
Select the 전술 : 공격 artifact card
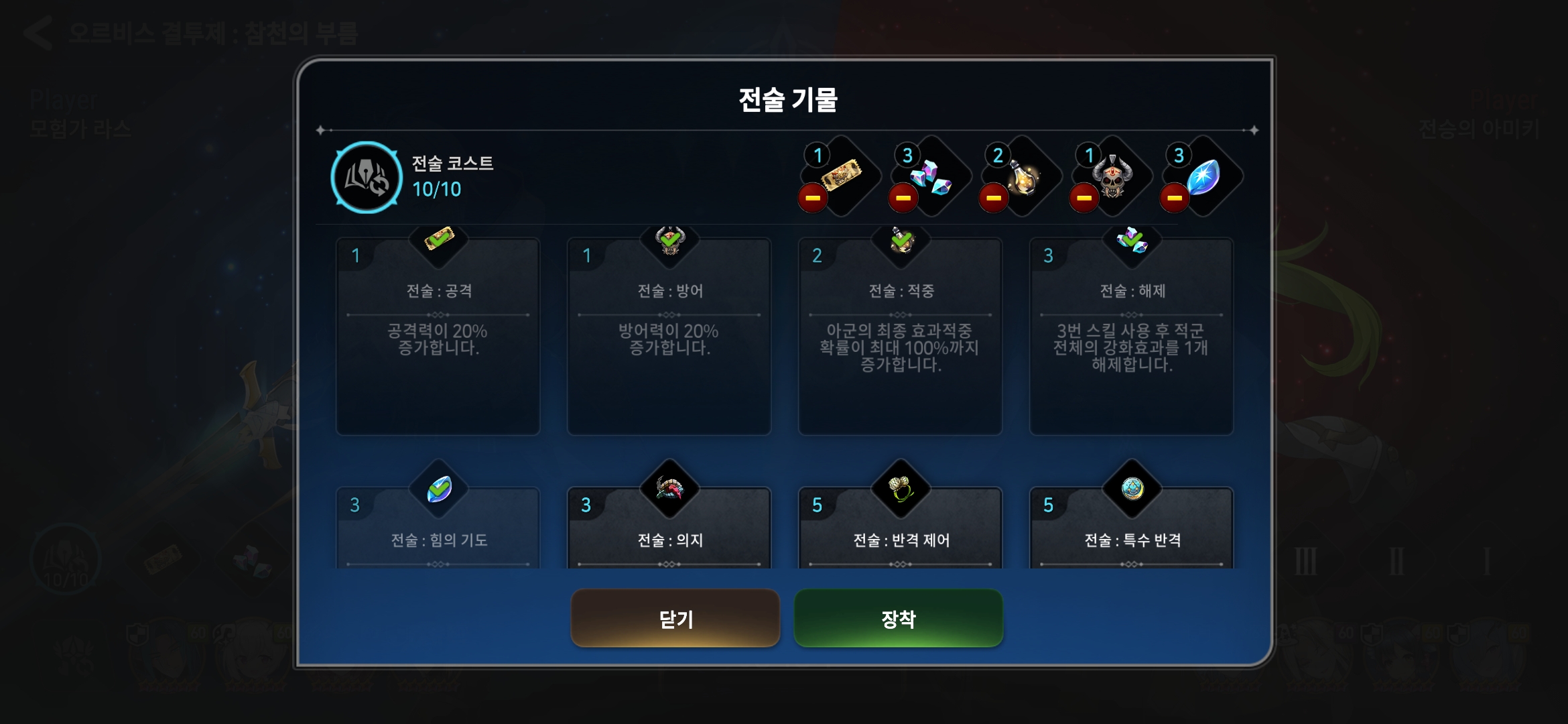[x=438, y=337]
